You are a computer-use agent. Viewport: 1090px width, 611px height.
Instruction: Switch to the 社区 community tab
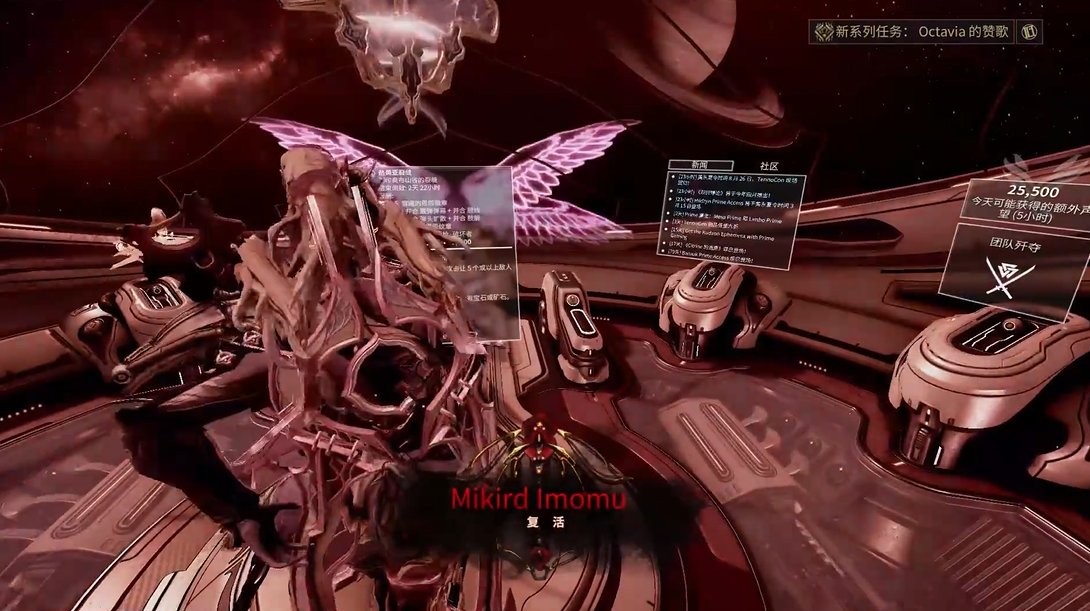769,165
